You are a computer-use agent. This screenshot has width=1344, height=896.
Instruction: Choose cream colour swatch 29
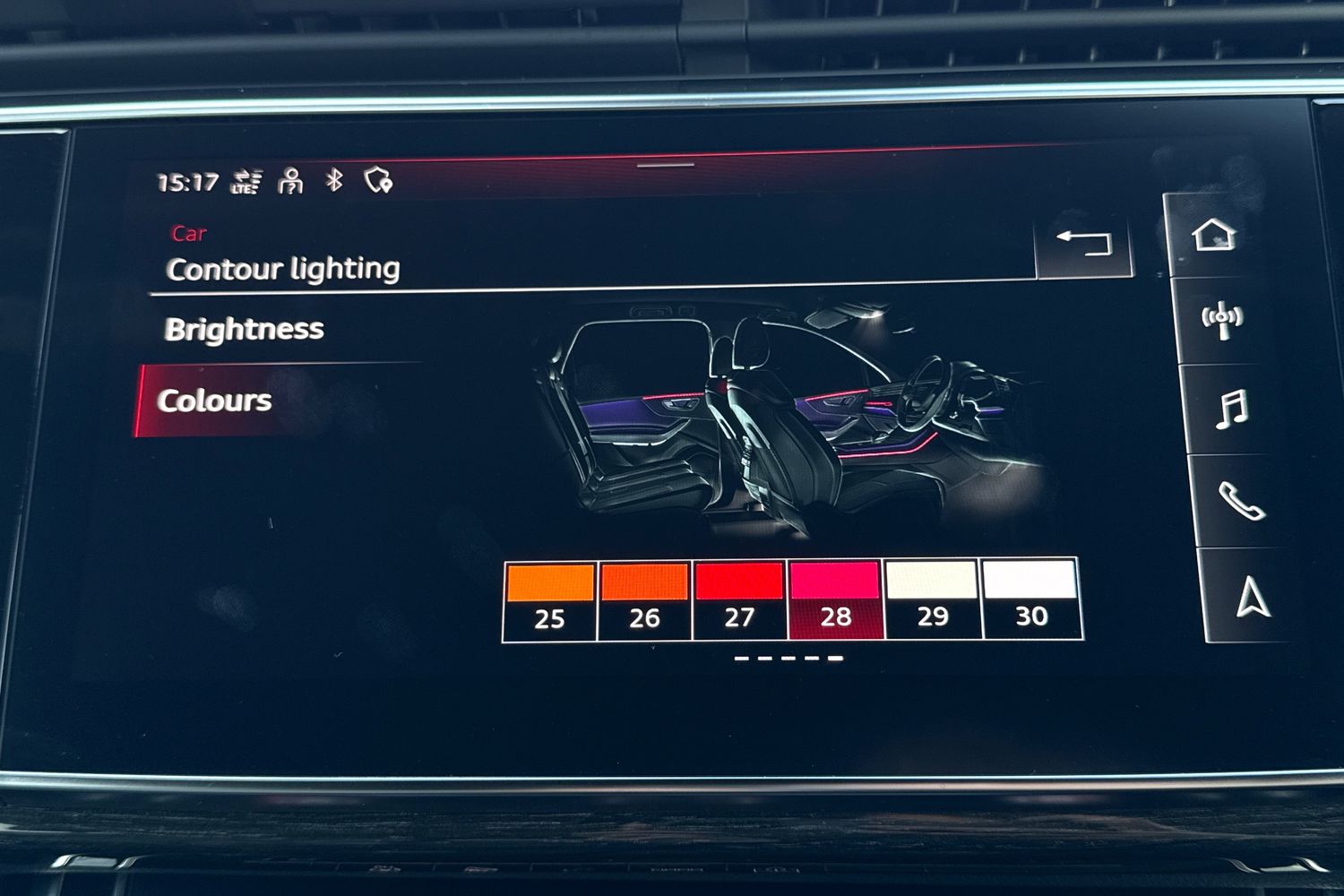coord(932,599)
